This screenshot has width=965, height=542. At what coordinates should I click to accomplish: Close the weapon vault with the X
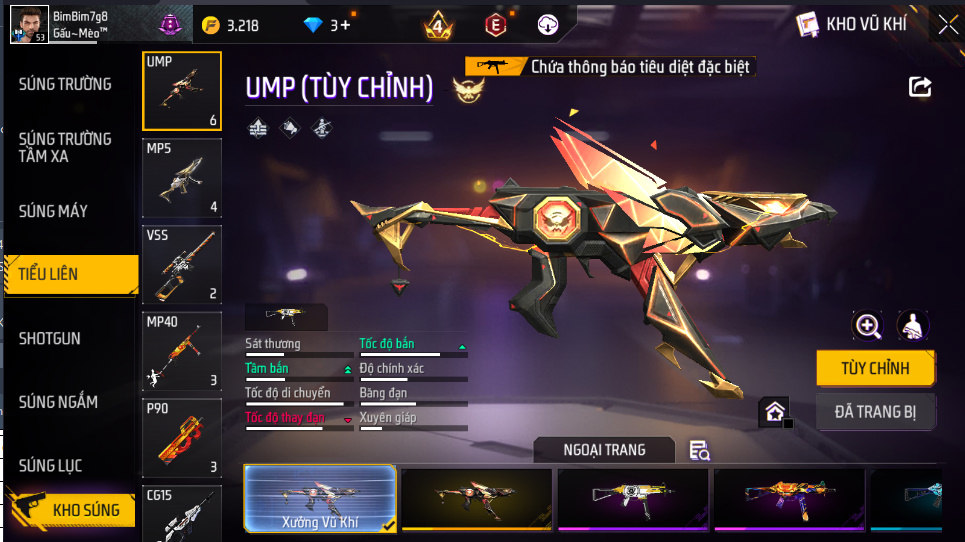click(x=947, y=24)
